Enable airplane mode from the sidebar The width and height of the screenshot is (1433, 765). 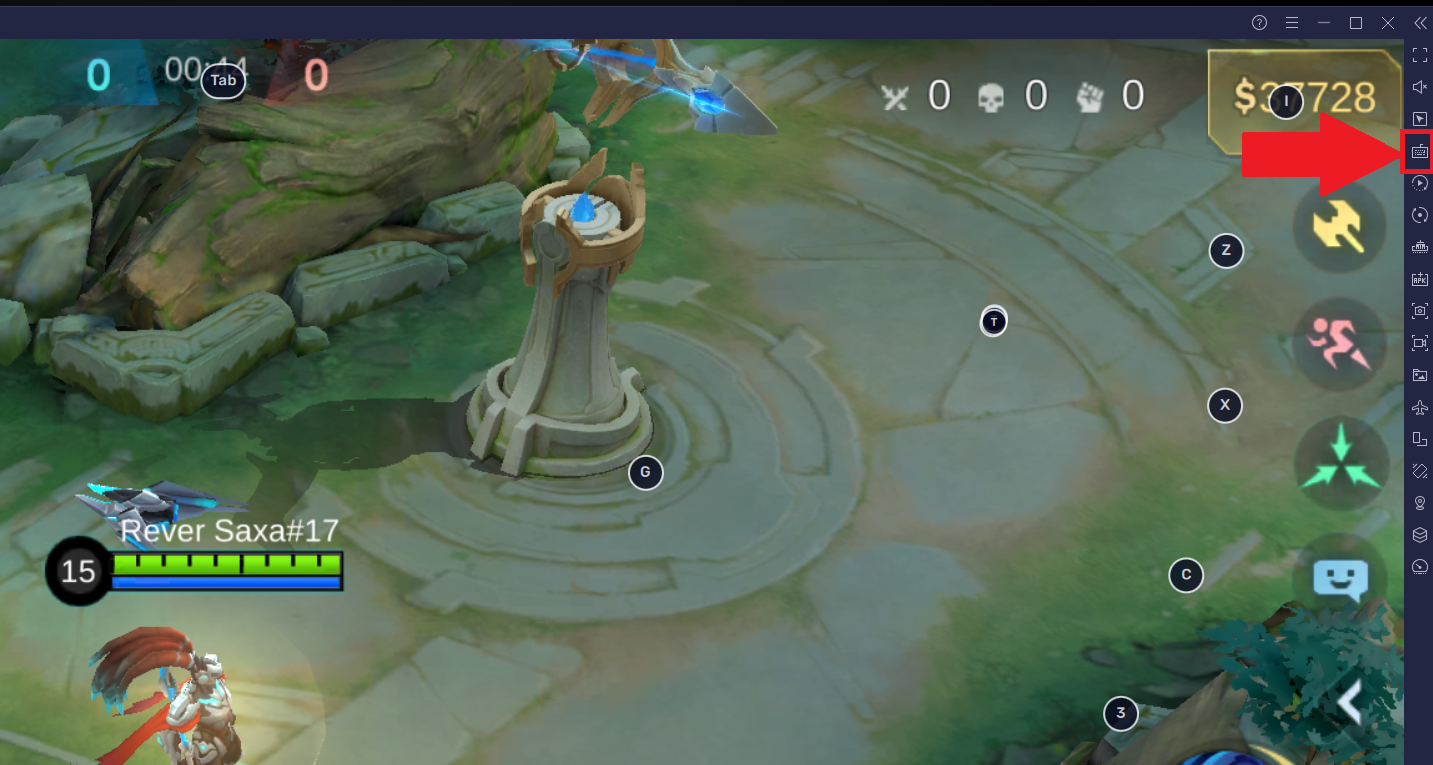click(1419, 407)
